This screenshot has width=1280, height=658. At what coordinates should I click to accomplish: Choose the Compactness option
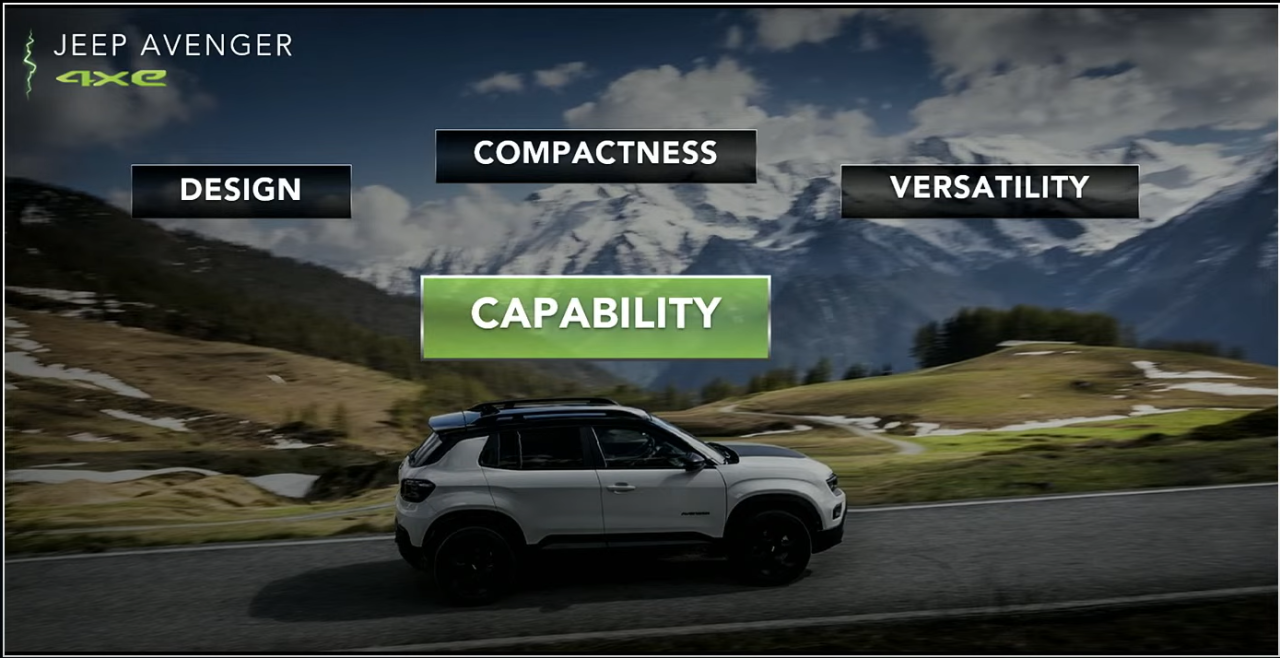[595, 155]
